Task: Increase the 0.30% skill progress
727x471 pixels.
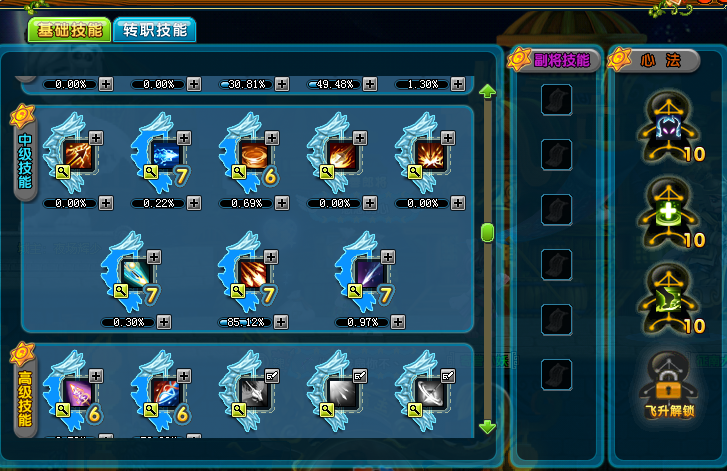Action: tap(164, 322)
